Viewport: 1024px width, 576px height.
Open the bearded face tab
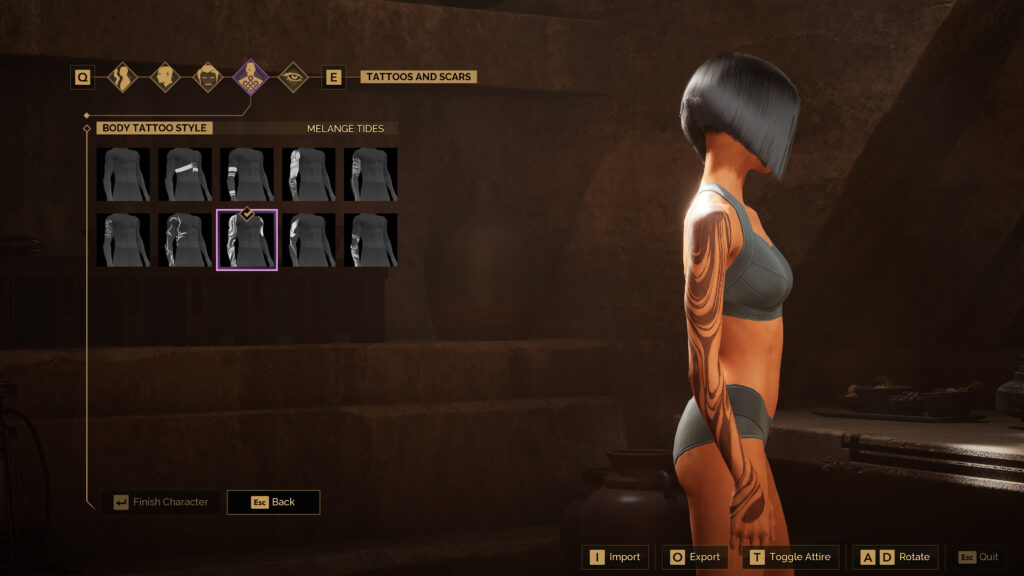click(207, 77)
